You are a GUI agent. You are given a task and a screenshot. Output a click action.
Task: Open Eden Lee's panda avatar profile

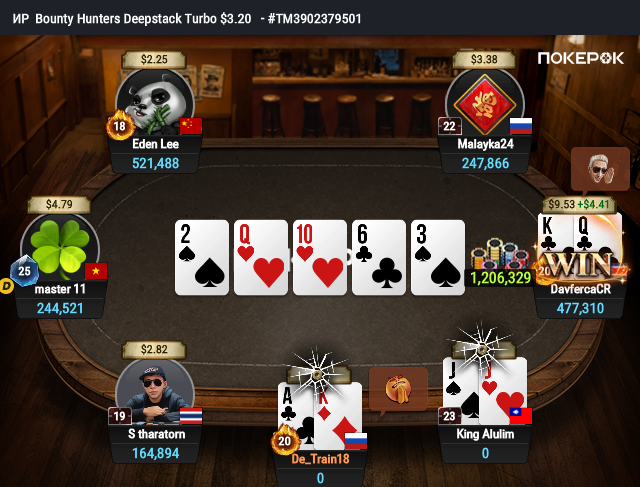point(153,103)
